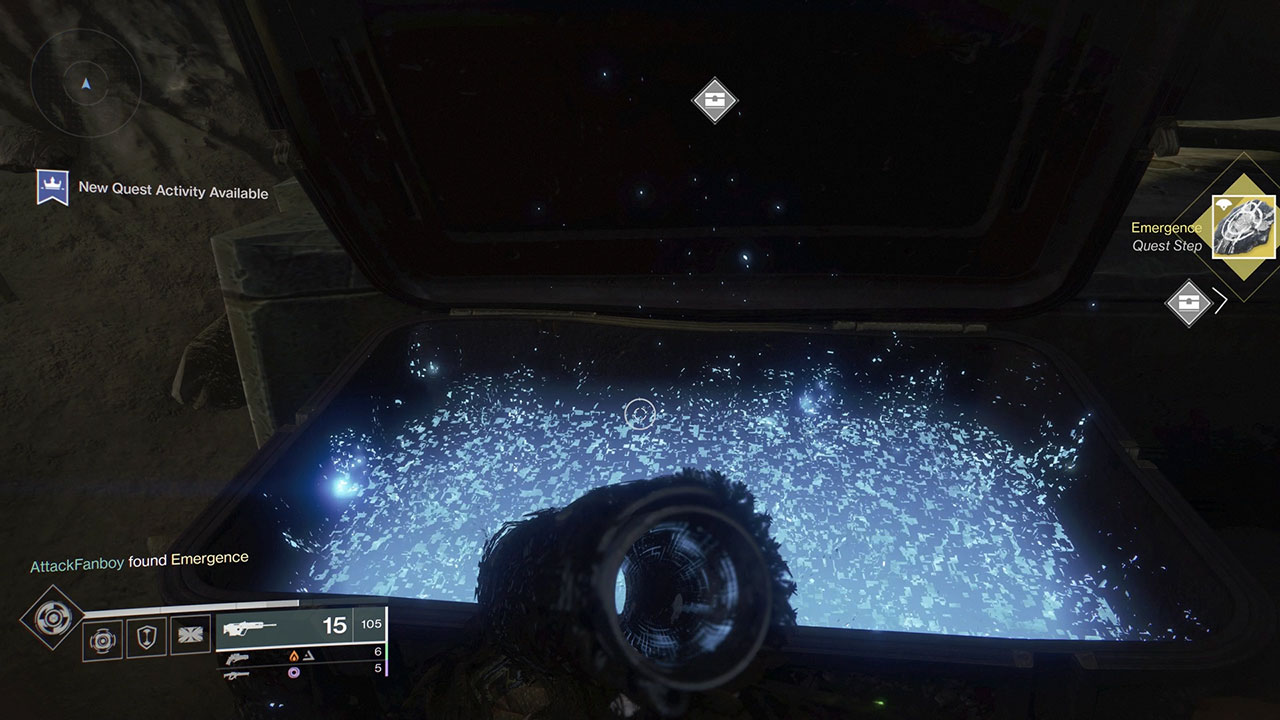Click the hand cannon weapon icon

click(239, 657)
